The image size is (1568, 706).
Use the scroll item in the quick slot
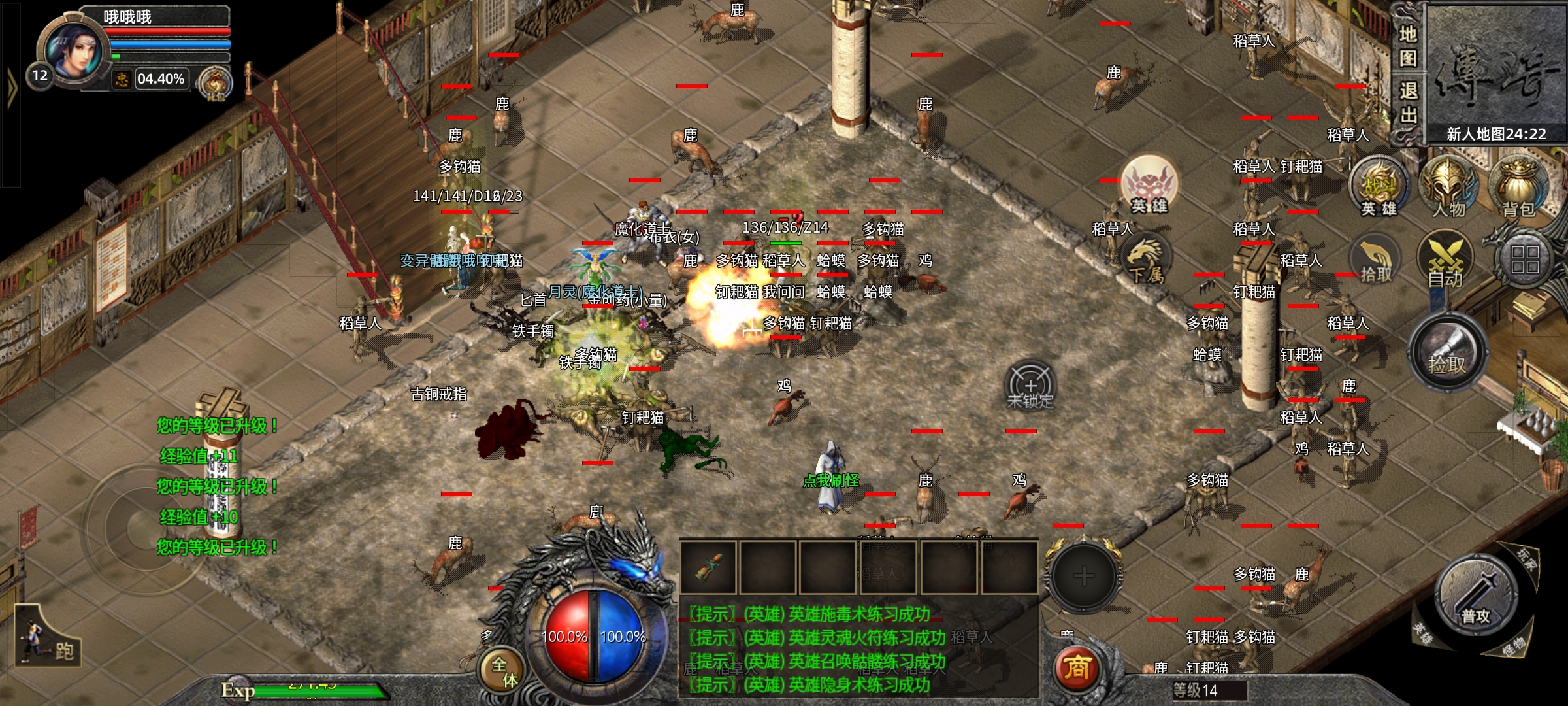[708, 567]
